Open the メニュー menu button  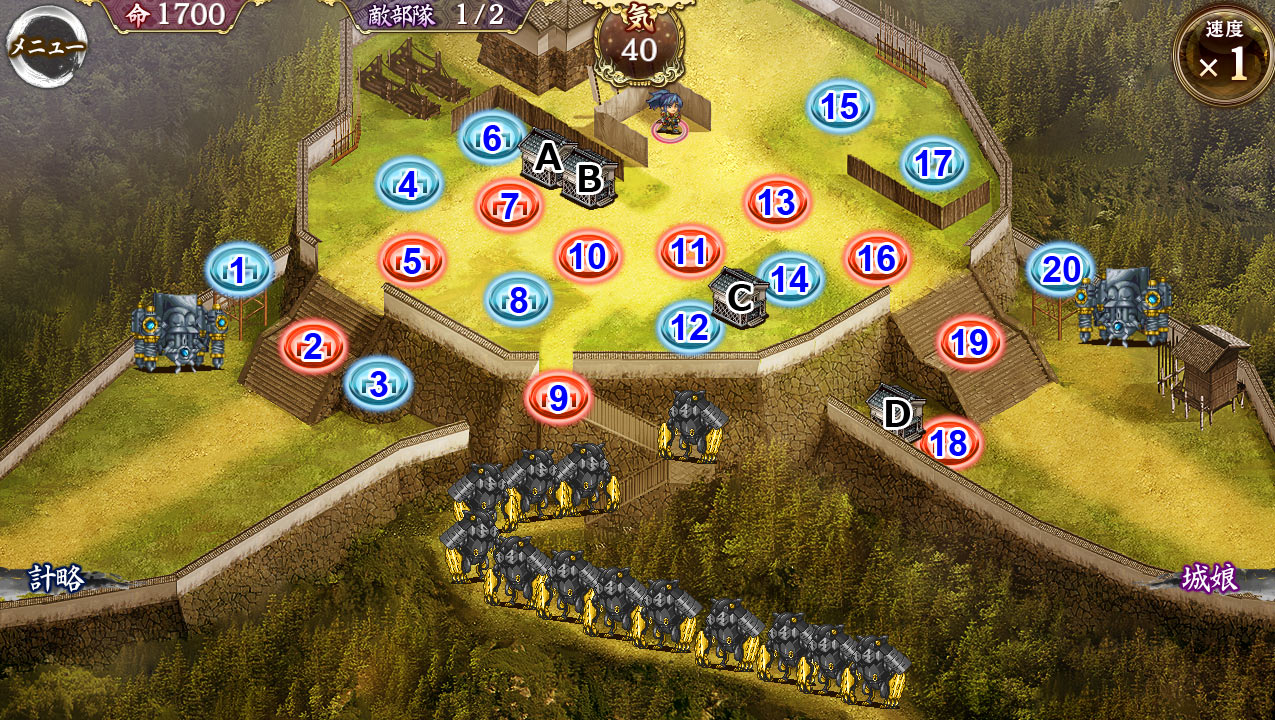[47, 45]
